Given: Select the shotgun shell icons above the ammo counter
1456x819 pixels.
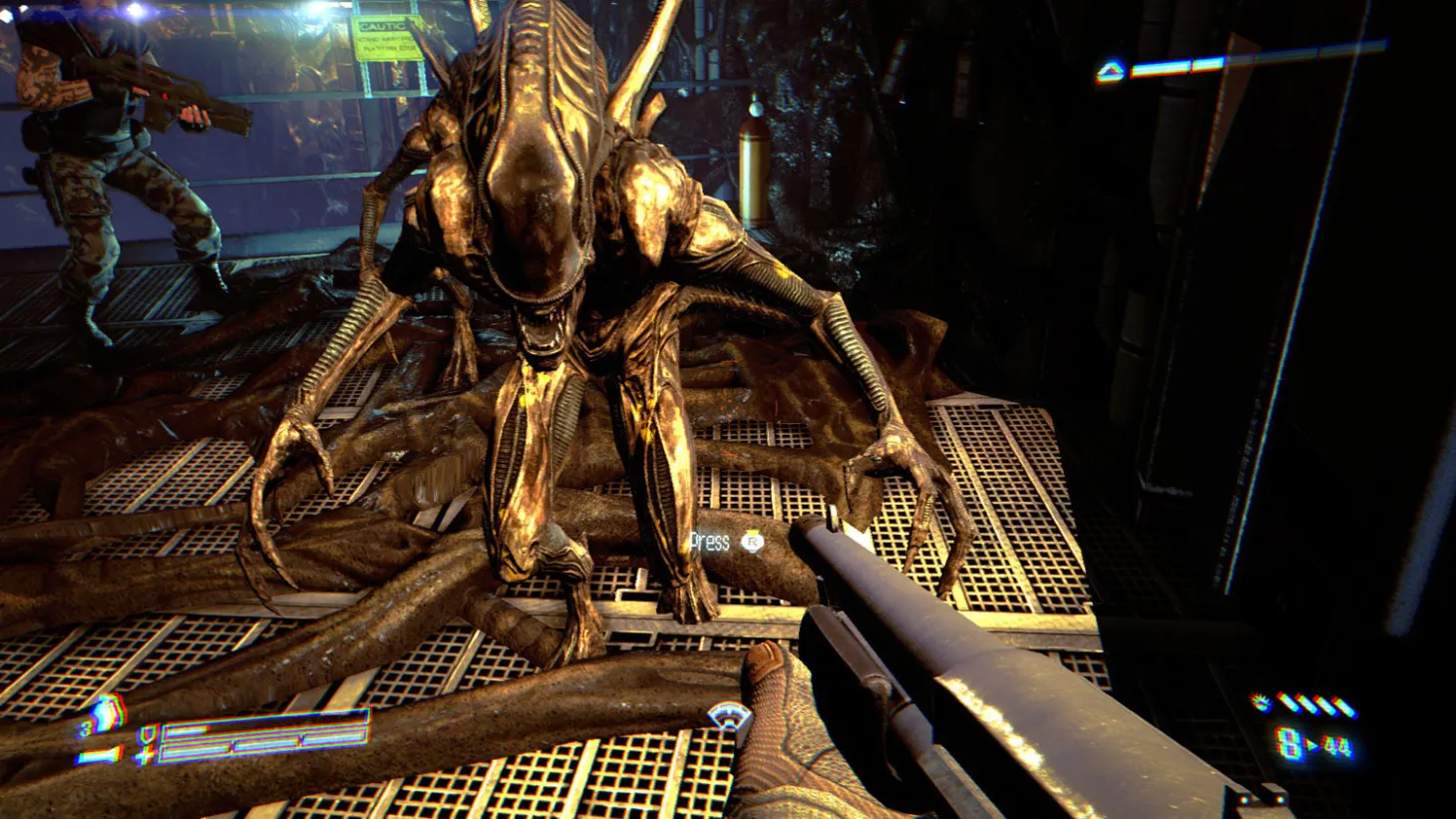Looking at the screenshot, I should 1316,706.
